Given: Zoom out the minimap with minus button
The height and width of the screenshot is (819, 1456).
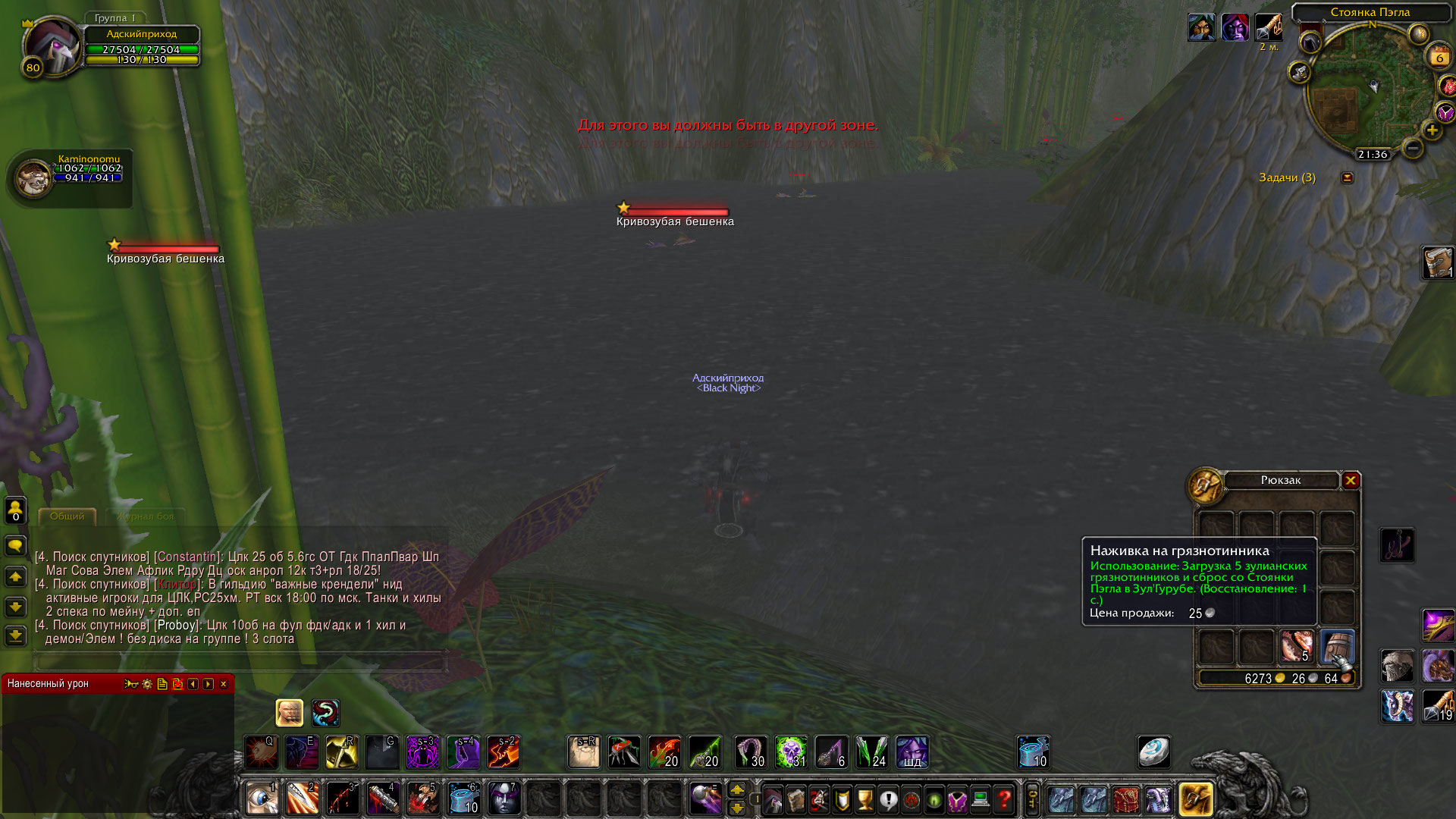Looking at the screenshot, I should (x=1412, y=149).
